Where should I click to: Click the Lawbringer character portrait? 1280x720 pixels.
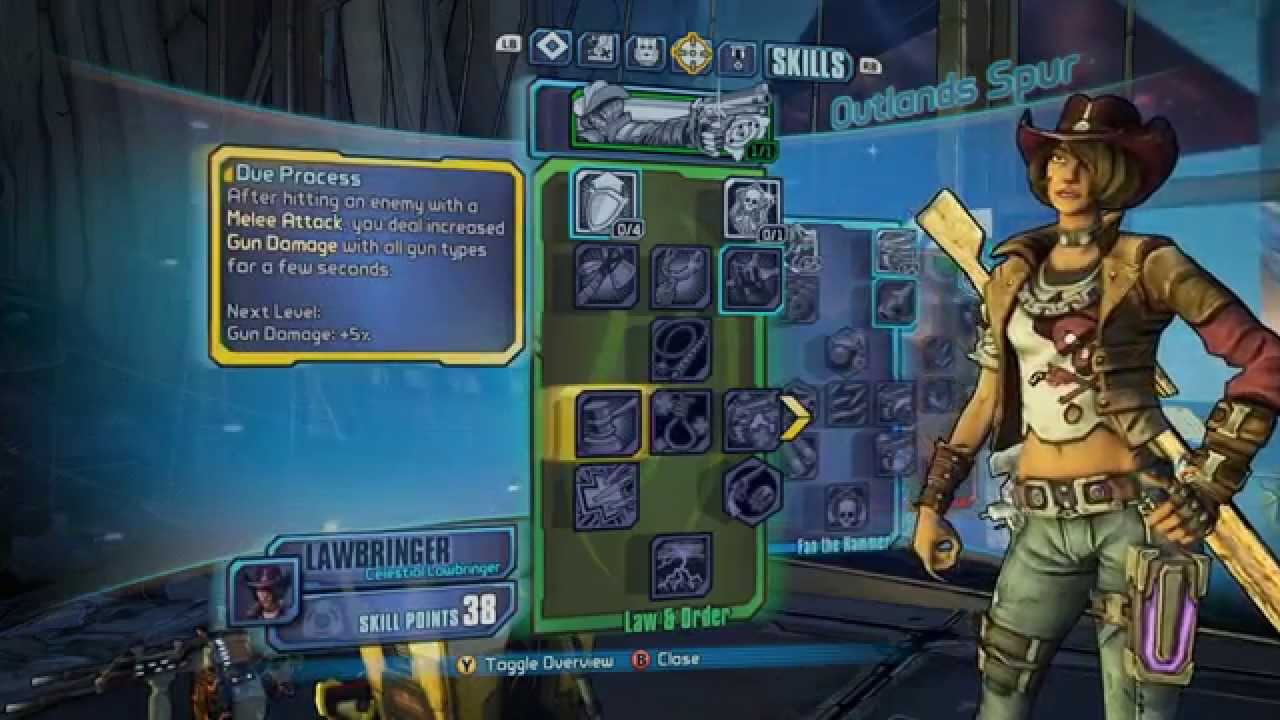tap(265, 590)
